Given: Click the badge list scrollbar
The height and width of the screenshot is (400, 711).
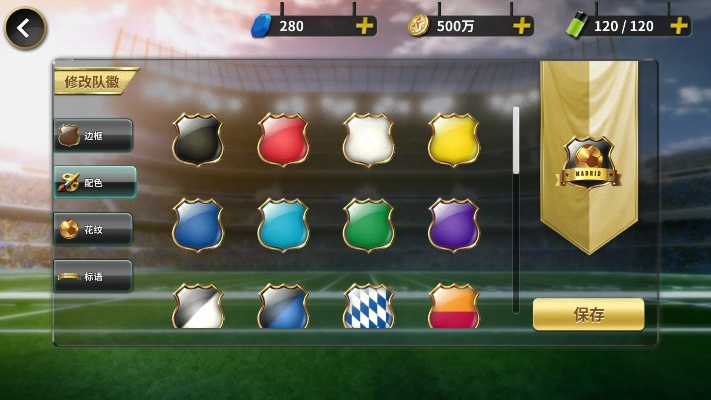Looking at the screenshot, I should pos(516,141).
